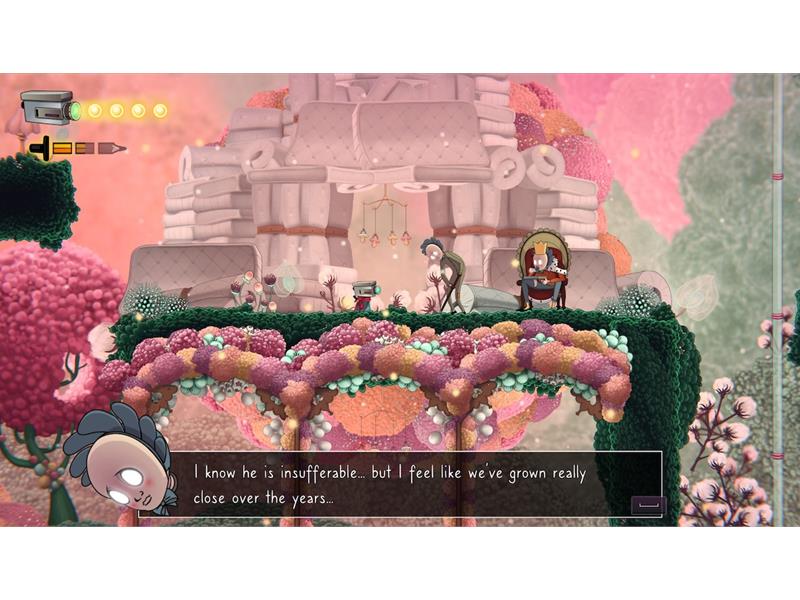This screenshot has width=800, height=600.
Task: Click the camera head icon in the HUD
Action: pos(48,107)
